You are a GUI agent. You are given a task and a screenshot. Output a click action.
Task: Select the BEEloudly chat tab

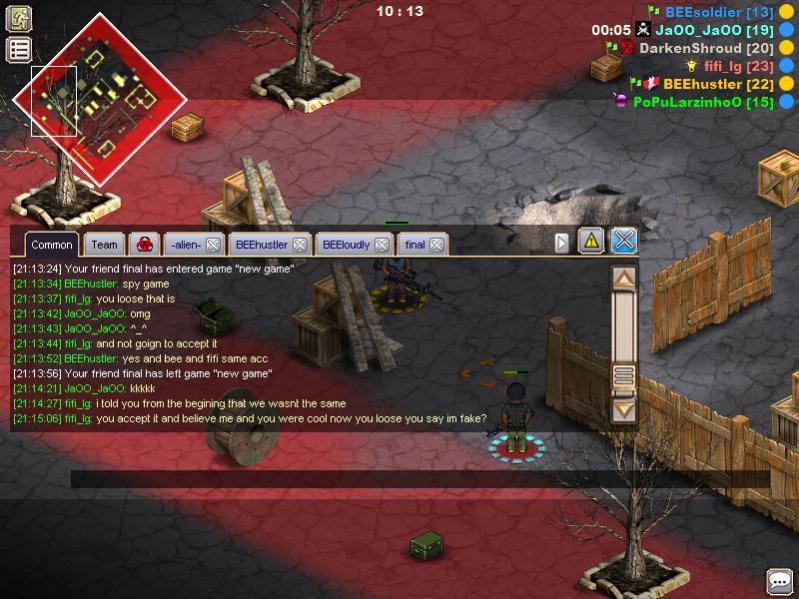(x=346, y=244)
